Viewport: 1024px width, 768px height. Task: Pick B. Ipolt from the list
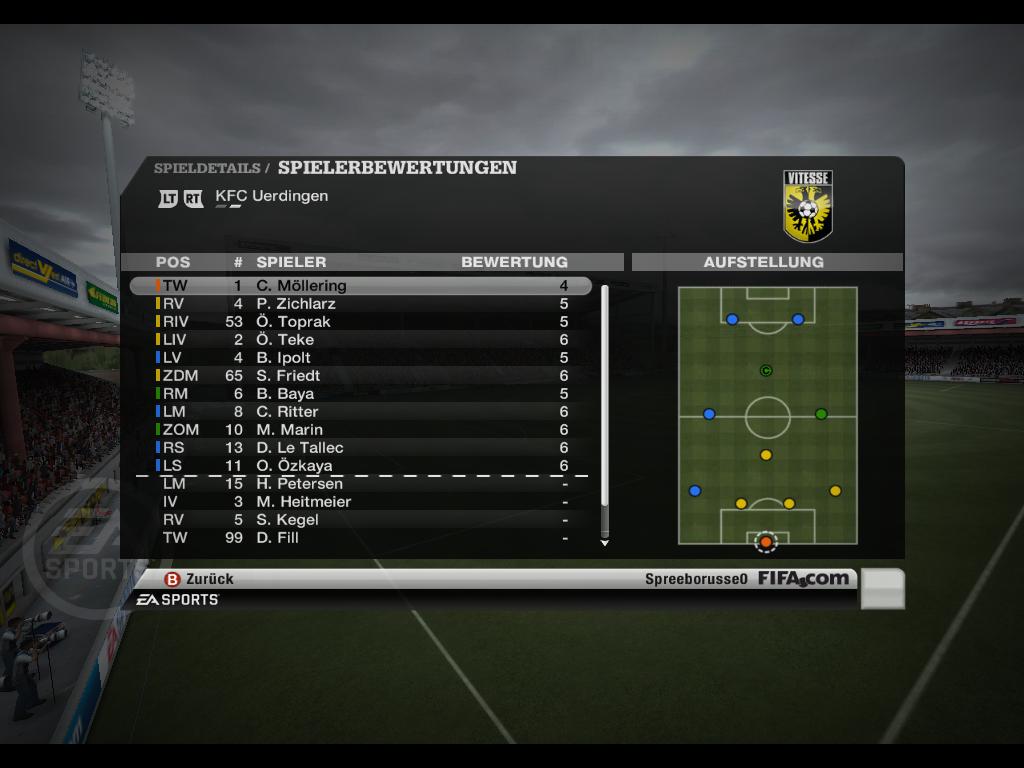tap(360, 358)
